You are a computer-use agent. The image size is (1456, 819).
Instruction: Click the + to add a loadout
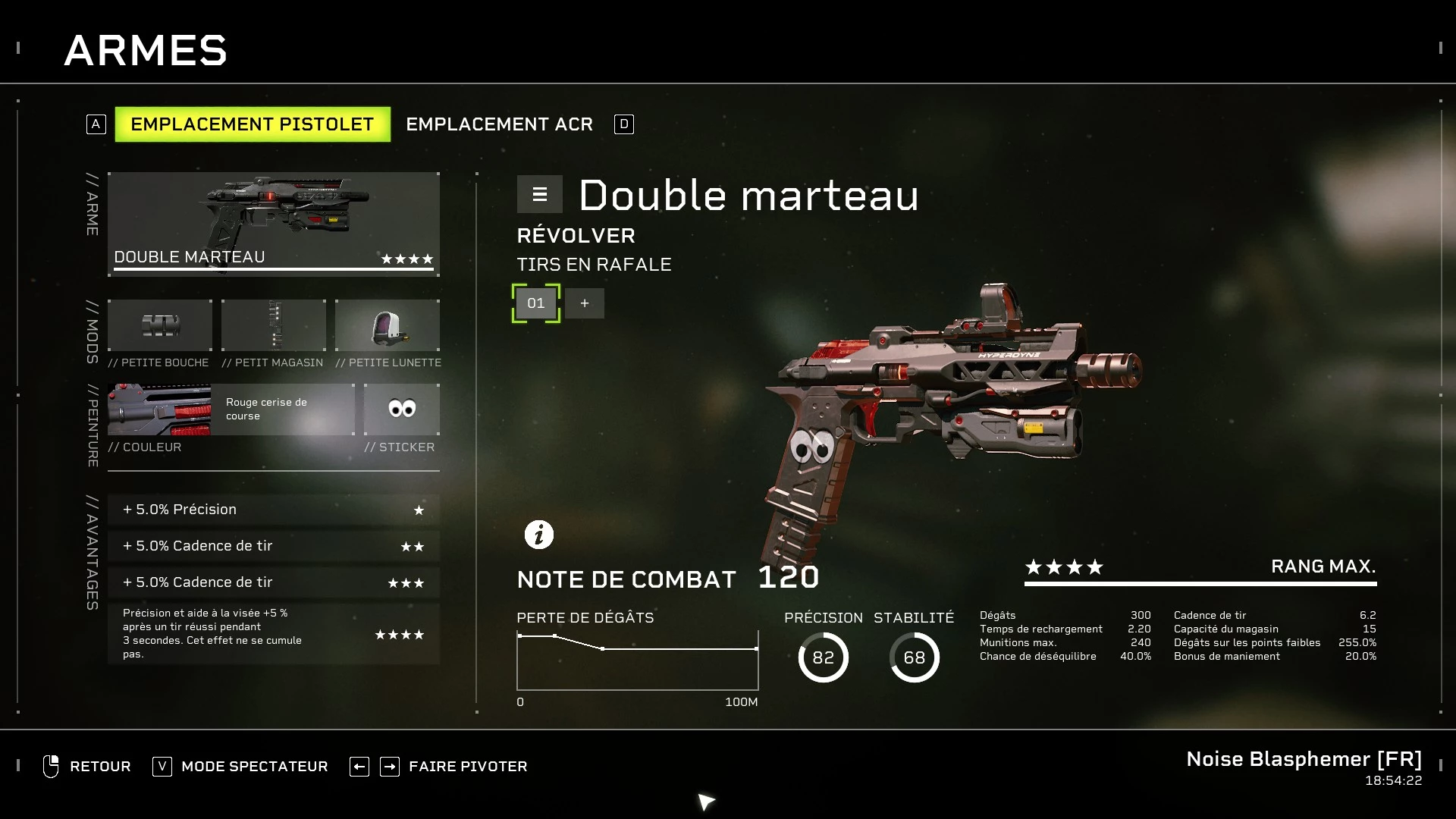pos(585,303)
